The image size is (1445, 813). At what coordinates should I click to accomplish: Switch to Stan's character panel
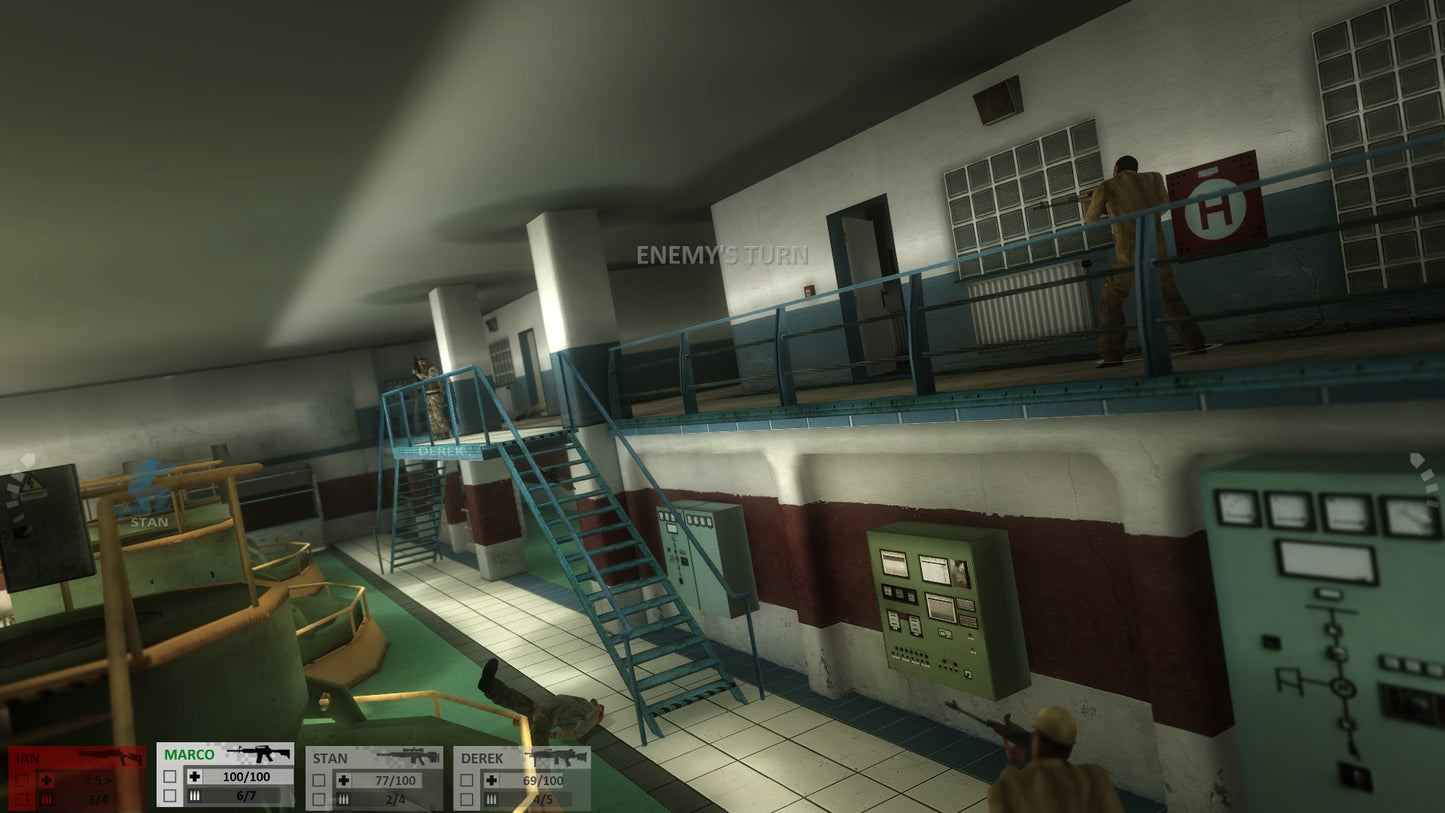pos(330,757)
